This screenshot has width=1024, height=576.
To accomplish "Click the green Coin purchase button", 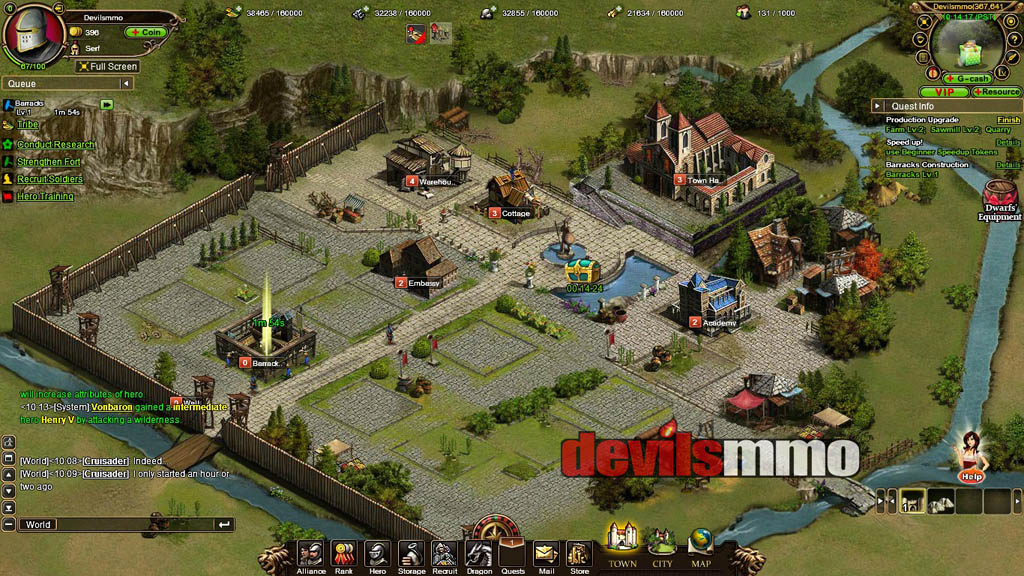I will tap(145, 32).
